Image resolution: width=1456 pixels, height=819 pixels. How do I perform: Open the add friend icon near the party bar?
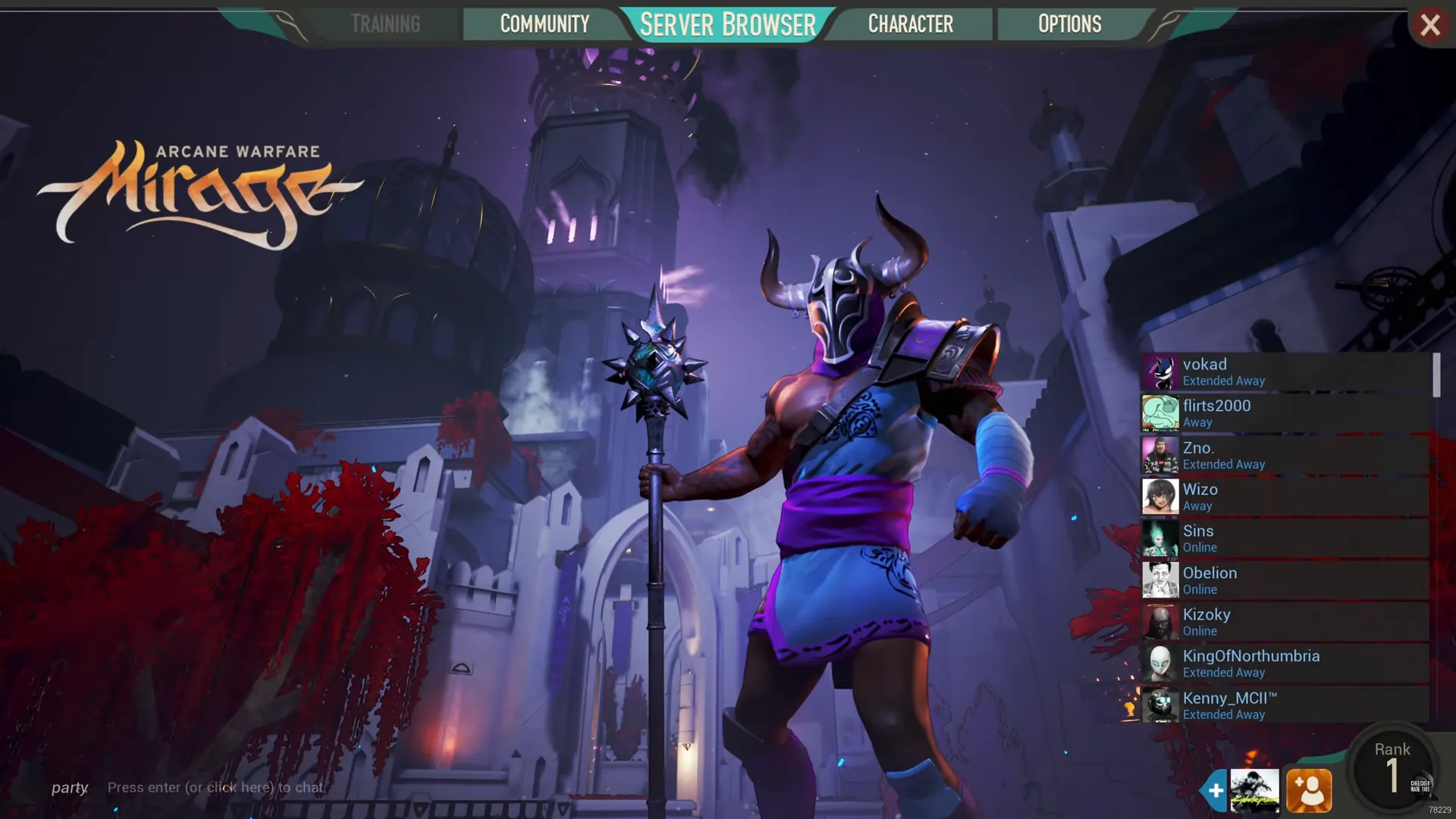[1310, 790]
